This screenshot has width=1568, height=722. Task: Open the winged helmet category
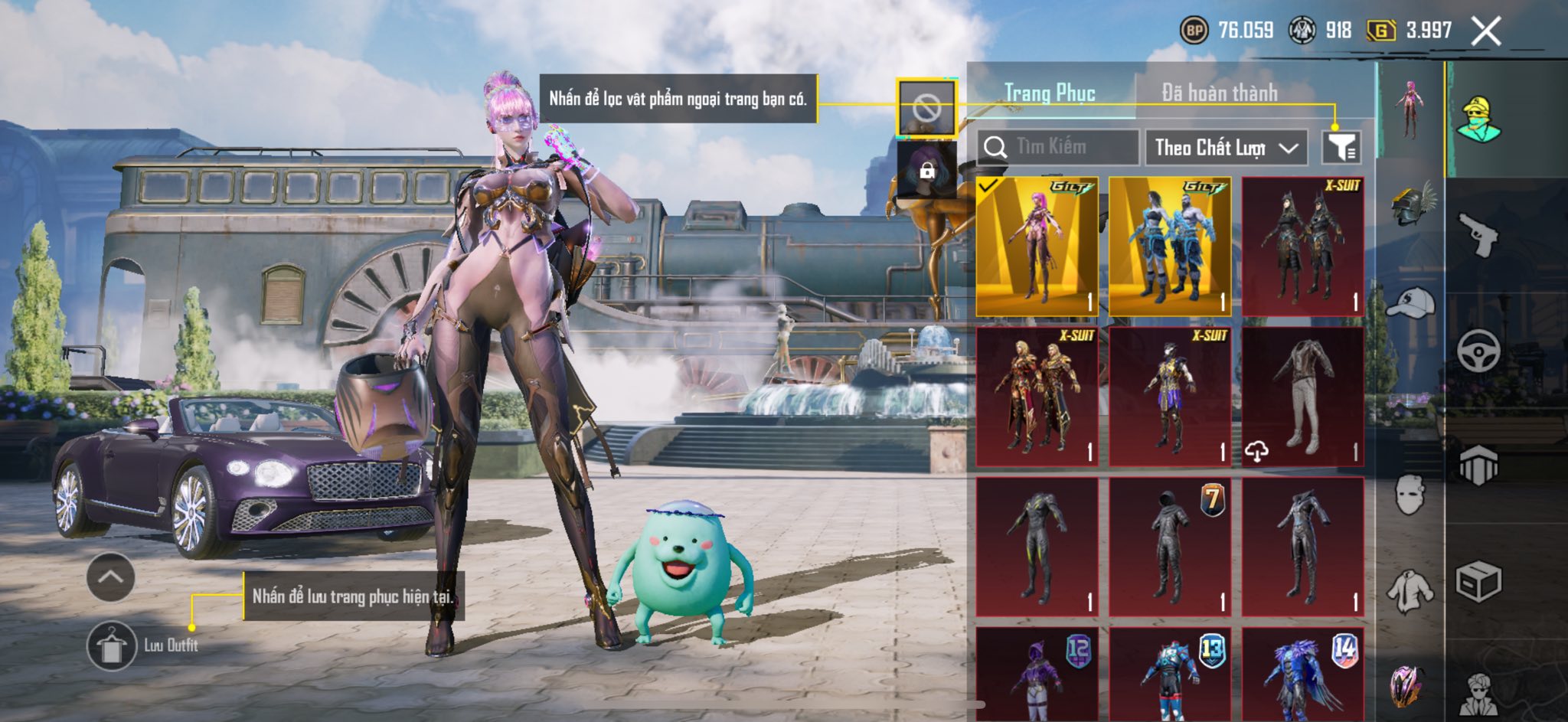1411,204
